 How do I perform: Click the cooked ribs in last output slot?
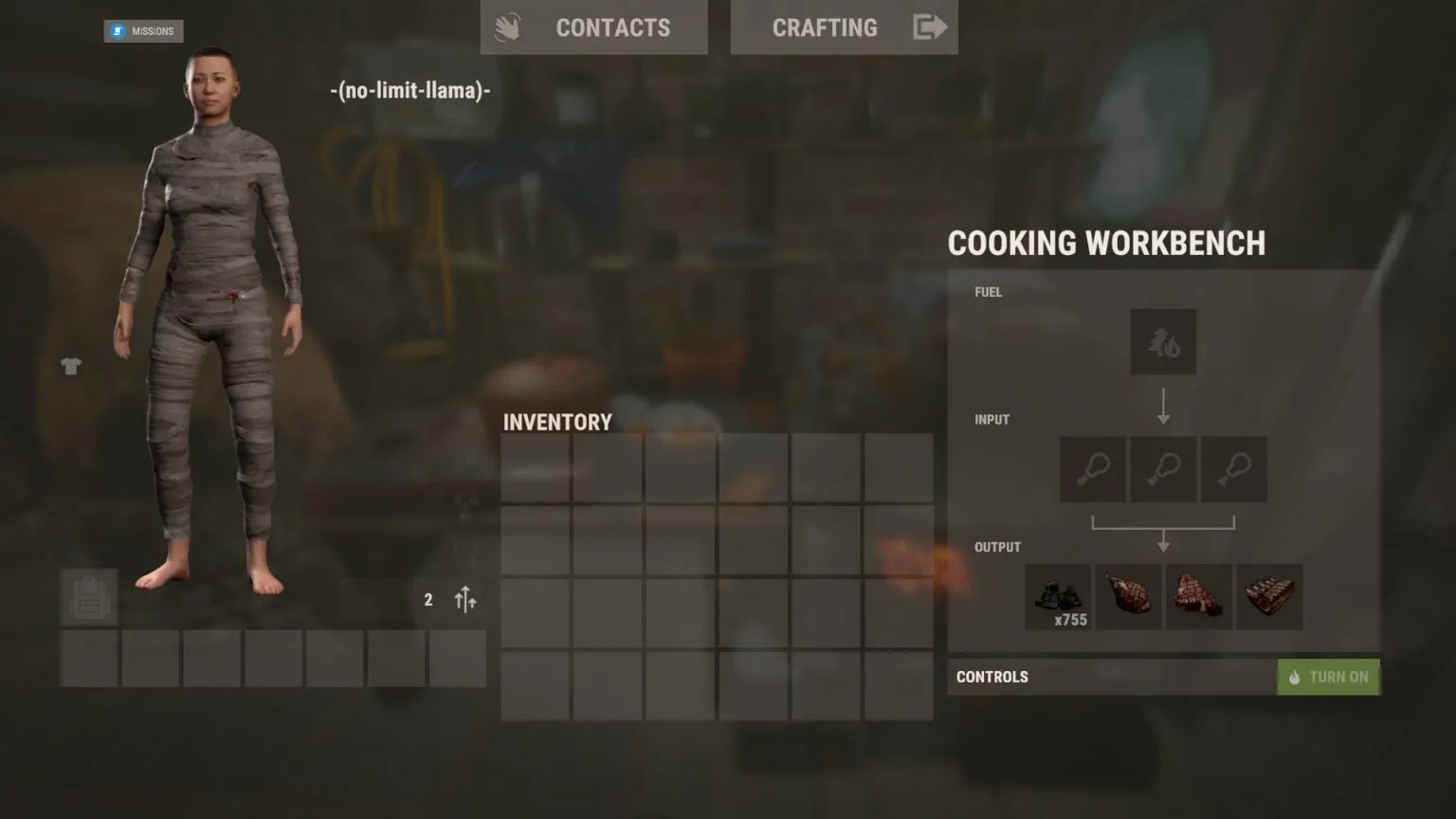[x=1269, y=597]
